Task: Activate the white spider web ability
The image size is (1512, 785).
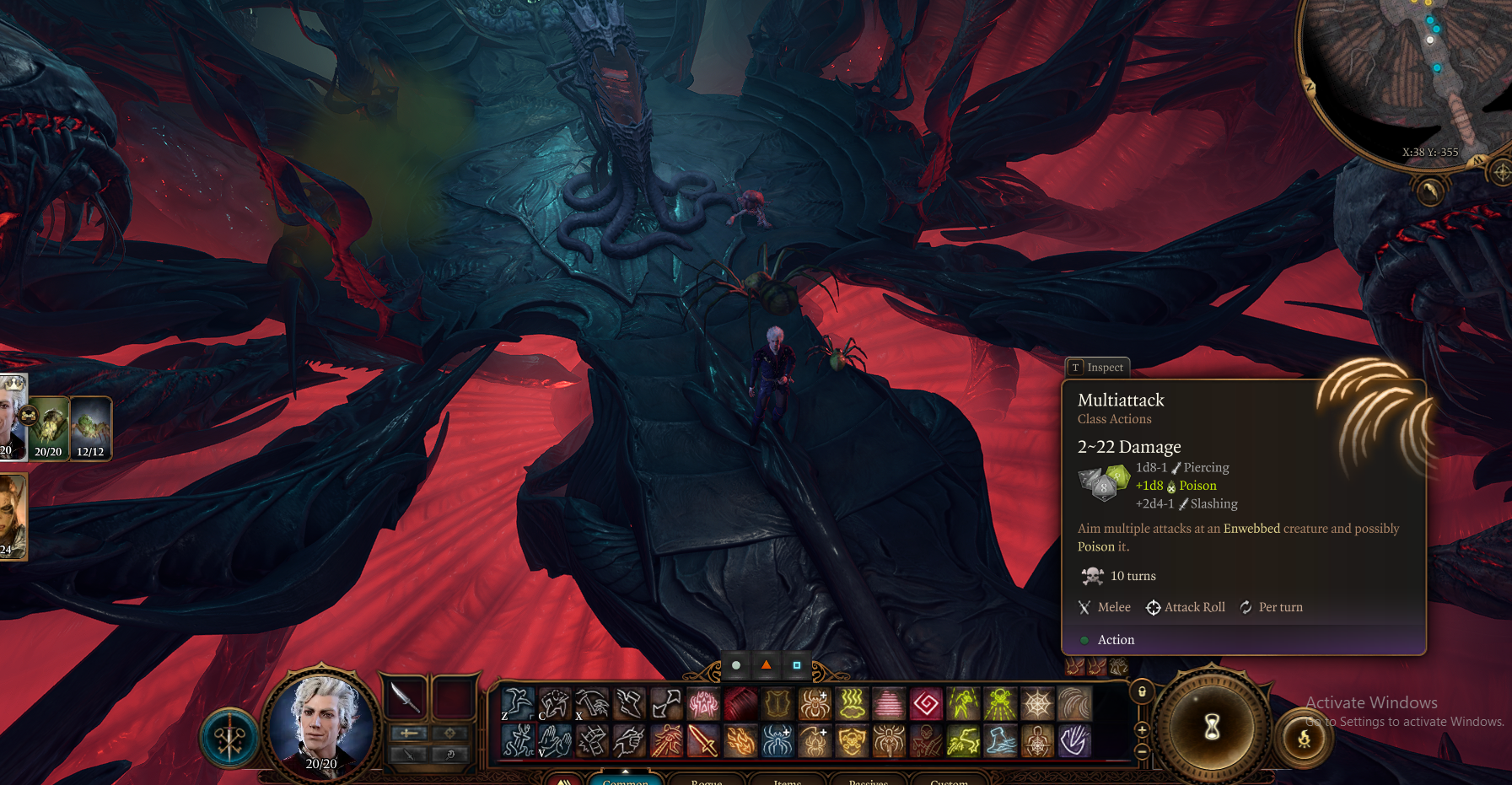Action: pos(1037,703)
